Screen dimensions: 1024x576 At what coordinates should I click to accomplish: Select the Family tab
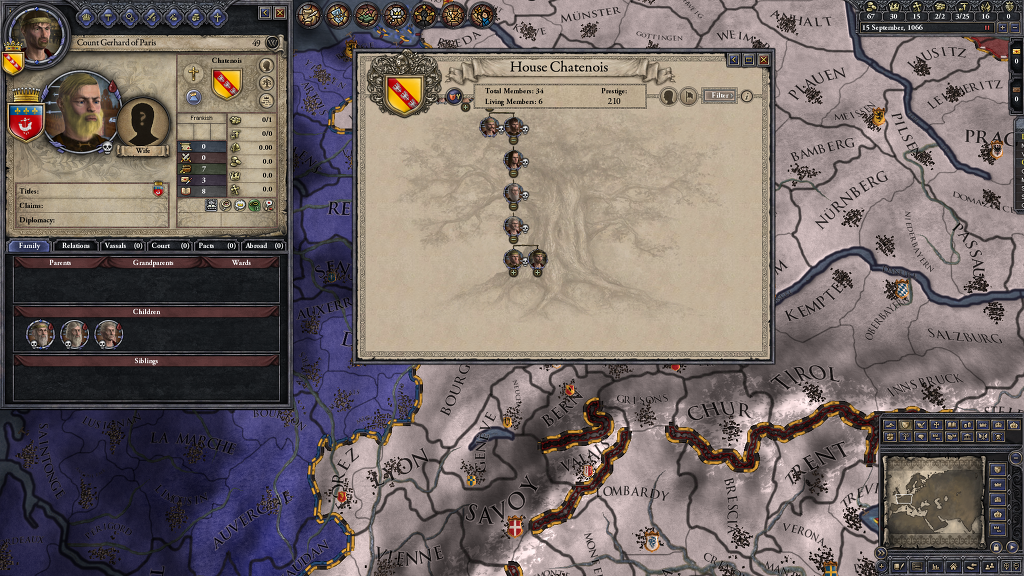29,245
